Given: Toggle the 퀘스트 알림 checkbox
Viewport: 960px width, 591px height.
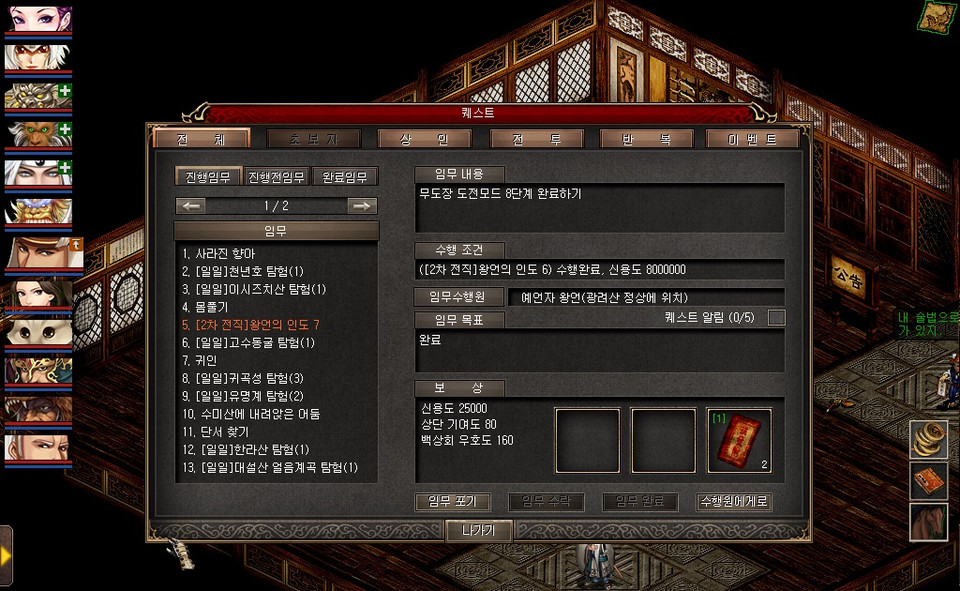Looking at the screenshot, I should tap(776, 318).
